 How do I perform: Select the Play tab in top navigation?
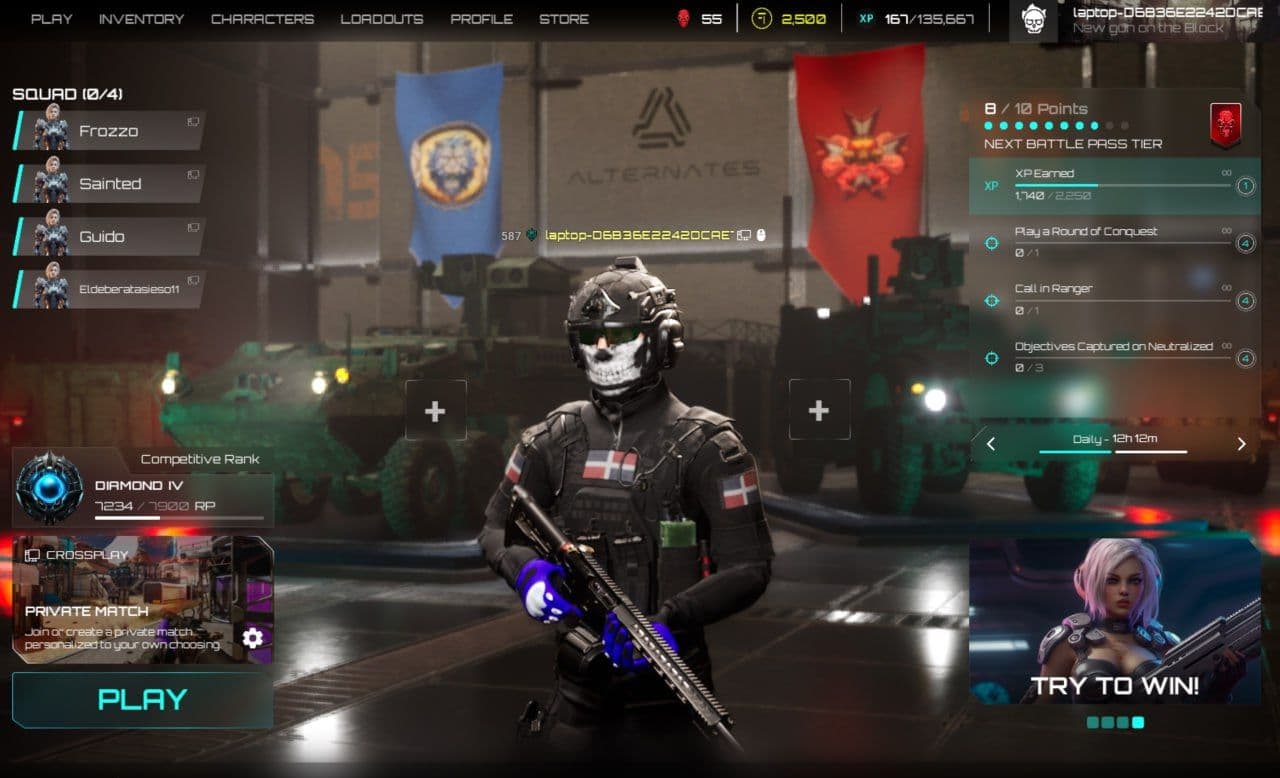(x=51, y=19)
